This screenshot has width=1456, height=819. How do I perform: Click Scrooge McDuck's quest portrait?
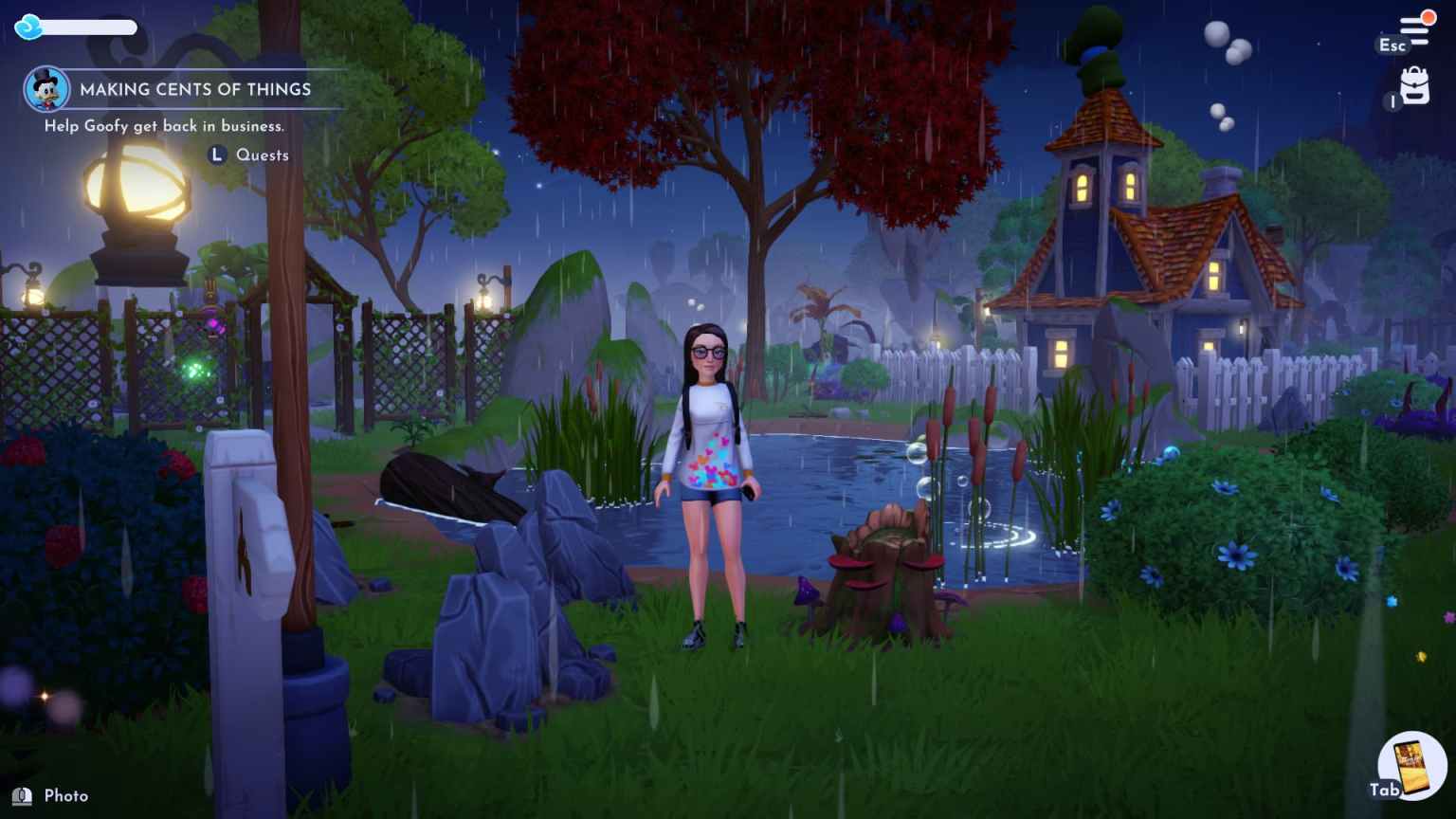[45, 90]
